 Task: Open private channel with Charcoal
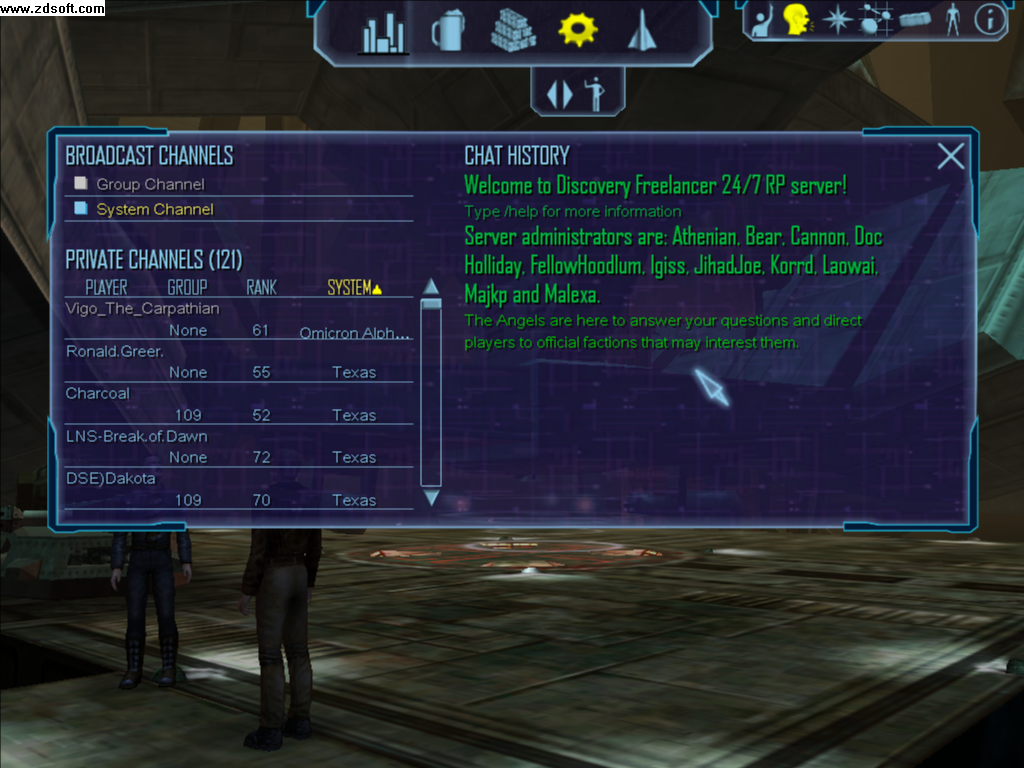(98, 394)
